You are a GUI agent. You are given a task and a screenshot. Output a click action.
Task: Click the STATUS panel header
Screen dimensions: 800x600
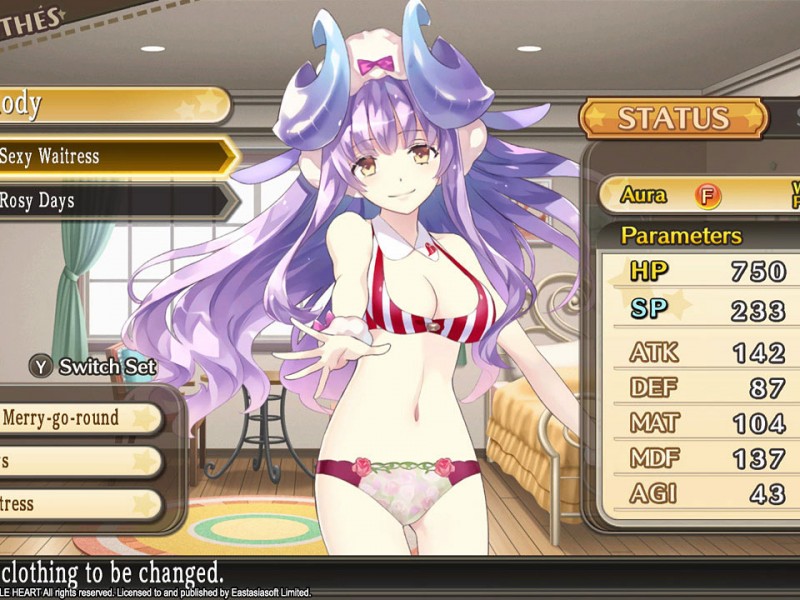(671, 118)
